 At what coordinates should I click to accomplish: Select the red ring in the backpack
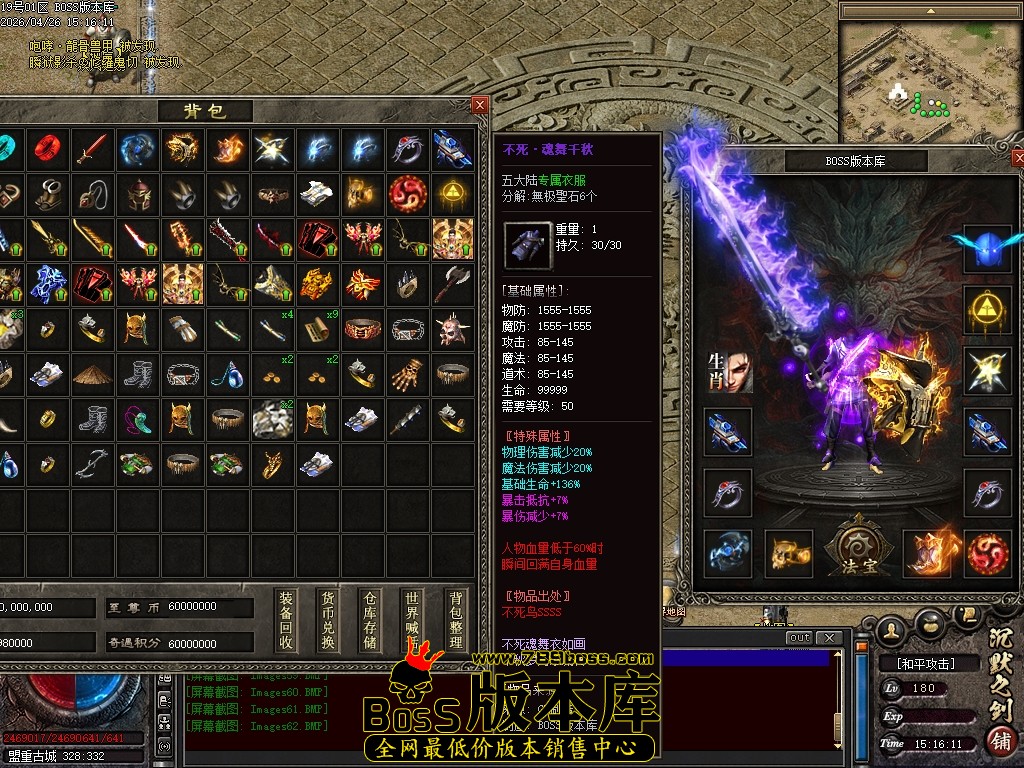(48, 149)
